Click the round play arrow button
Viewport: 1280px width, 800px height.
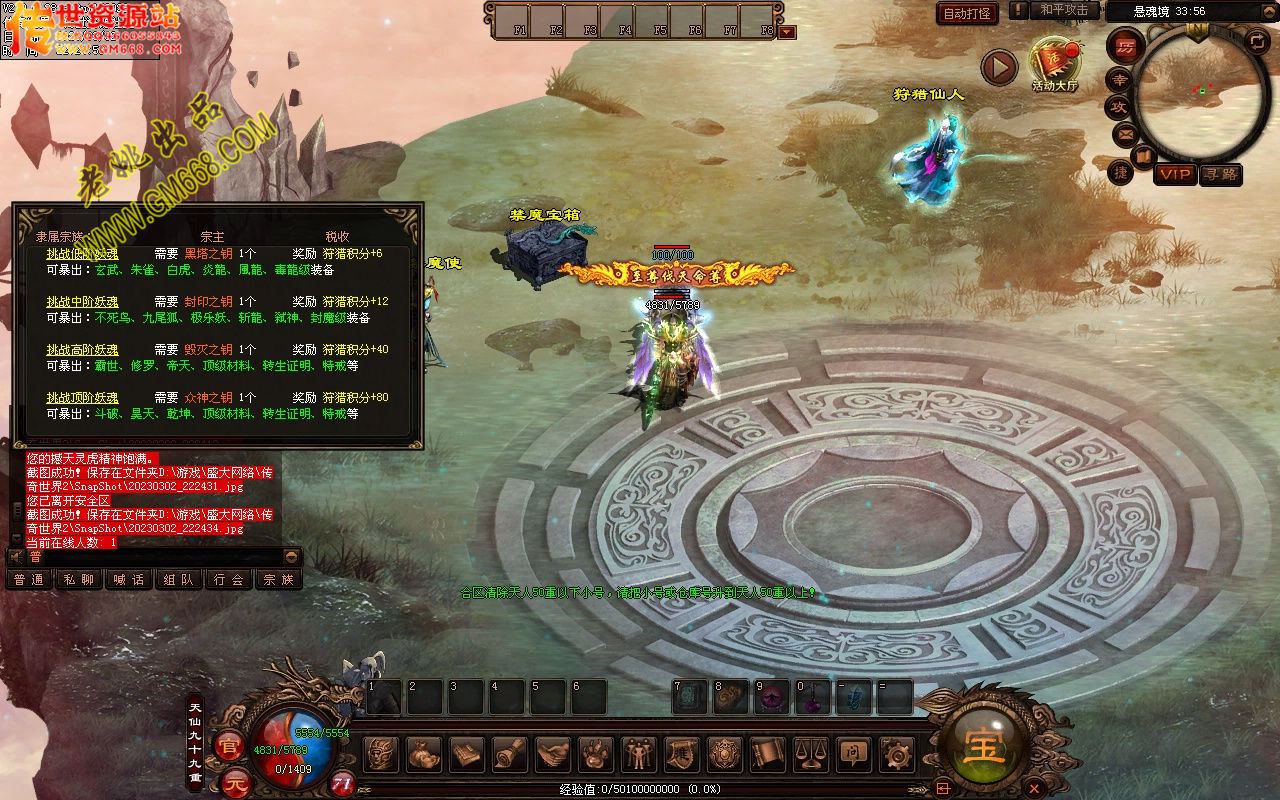pos(998,67)
